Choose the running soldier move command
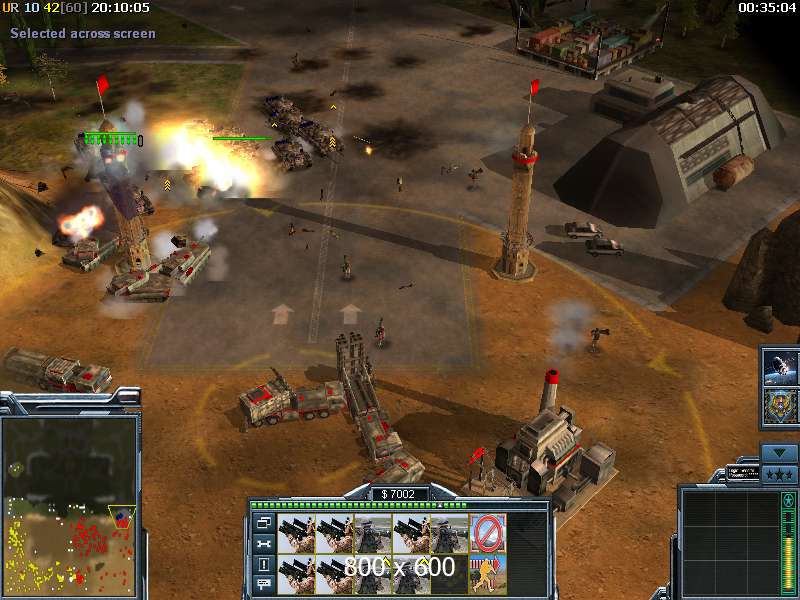Viewport: 800px width, 600px height. [x=488, y=572]
